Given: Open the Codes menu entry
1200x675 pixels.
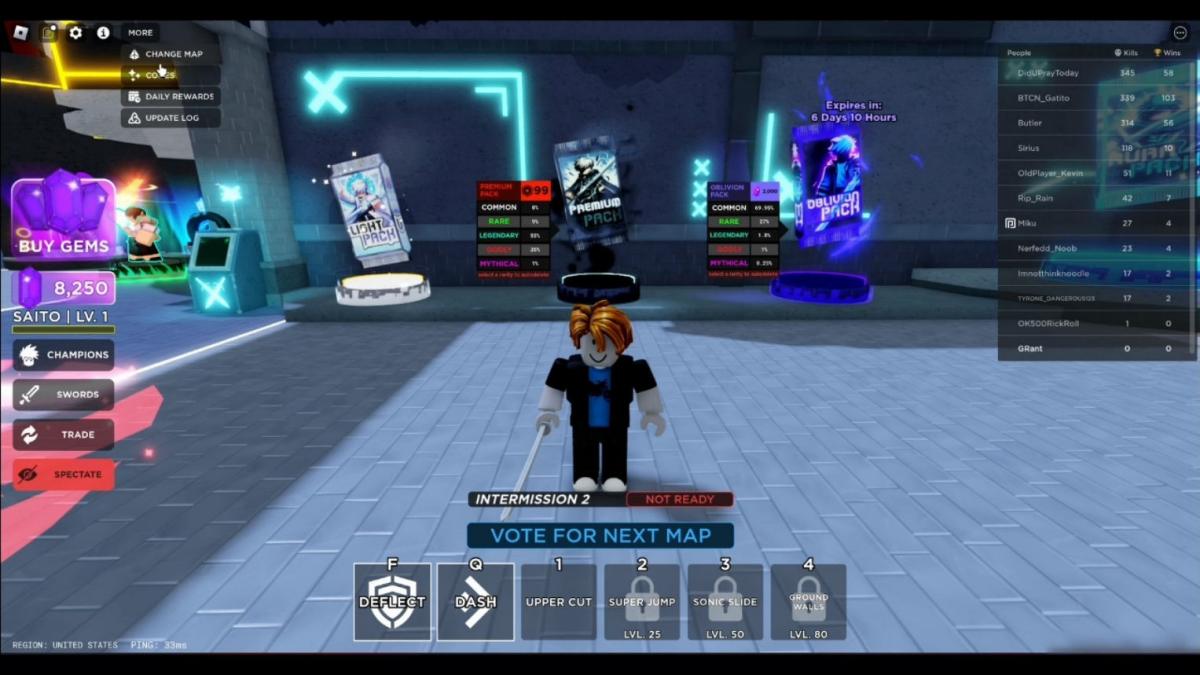Looking at the screenshot, I should tap(171, 75).
